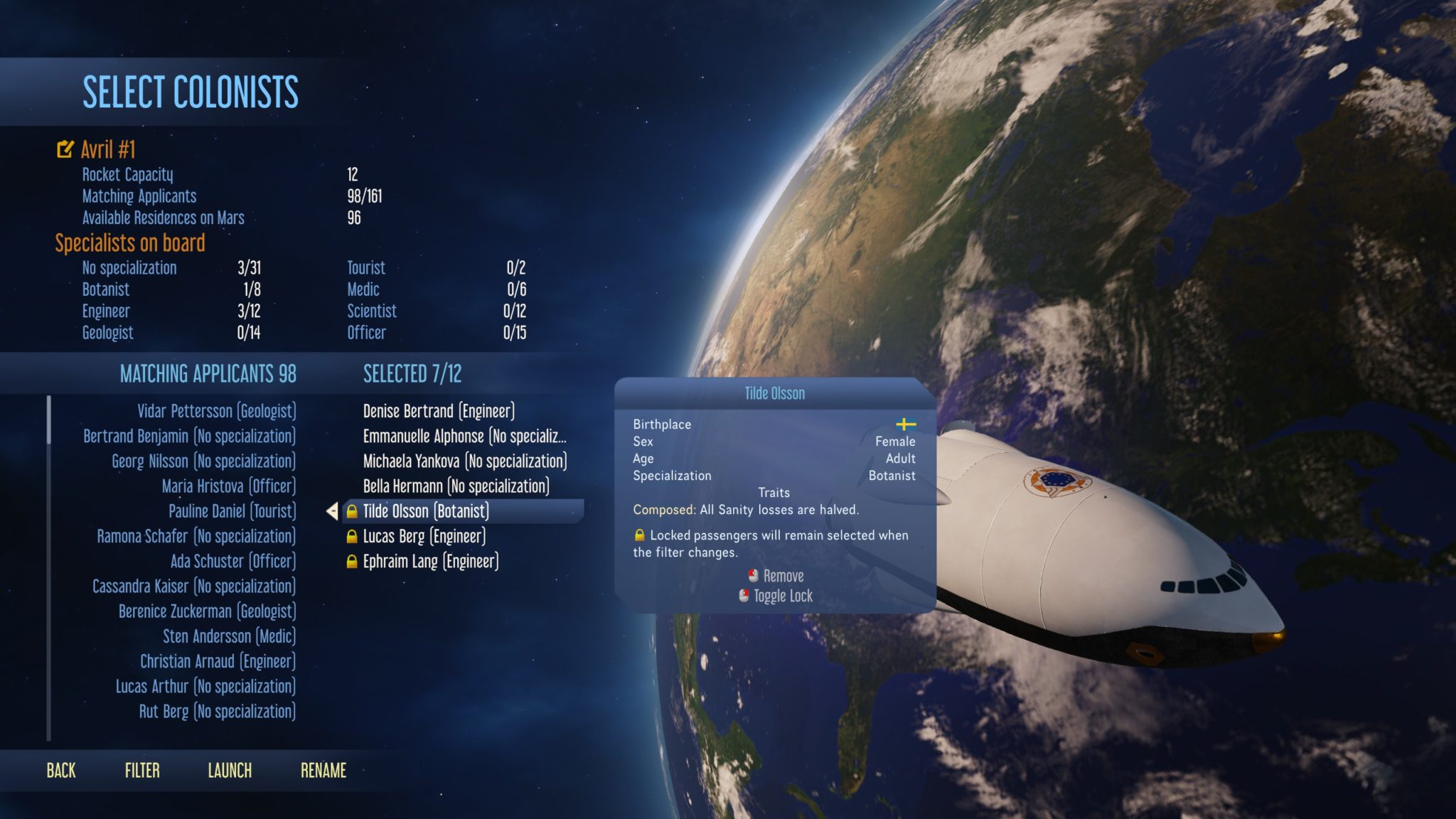Choose applicant Bertrand Benjamin from the list
This screenshot has width=1456, height=819.
click(189, 436)
